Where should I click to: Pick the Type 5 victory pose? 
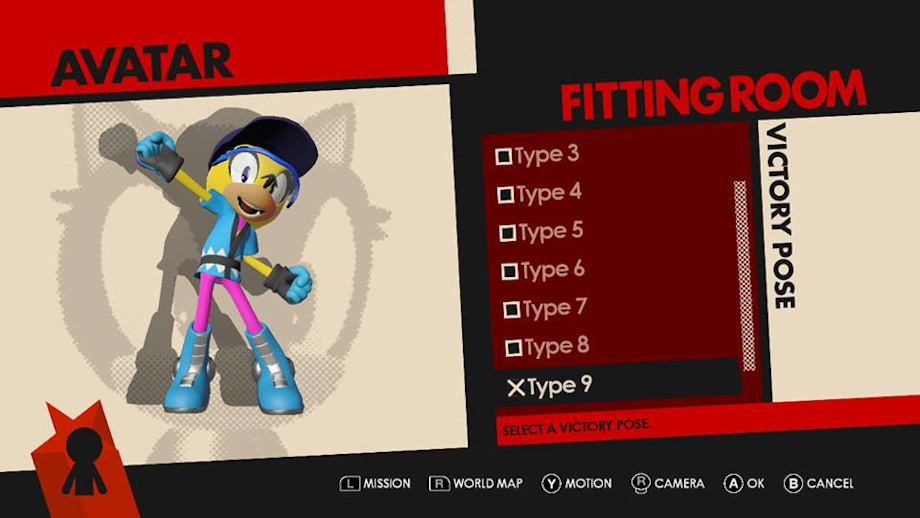tap(541, 232)
